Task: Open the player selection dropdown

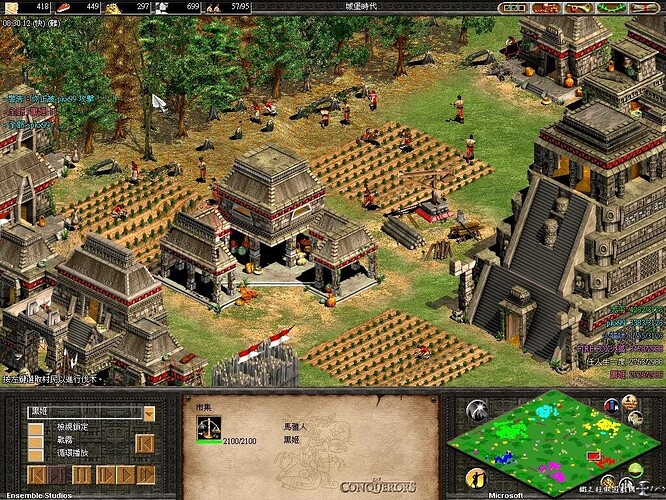Action: 149,413
